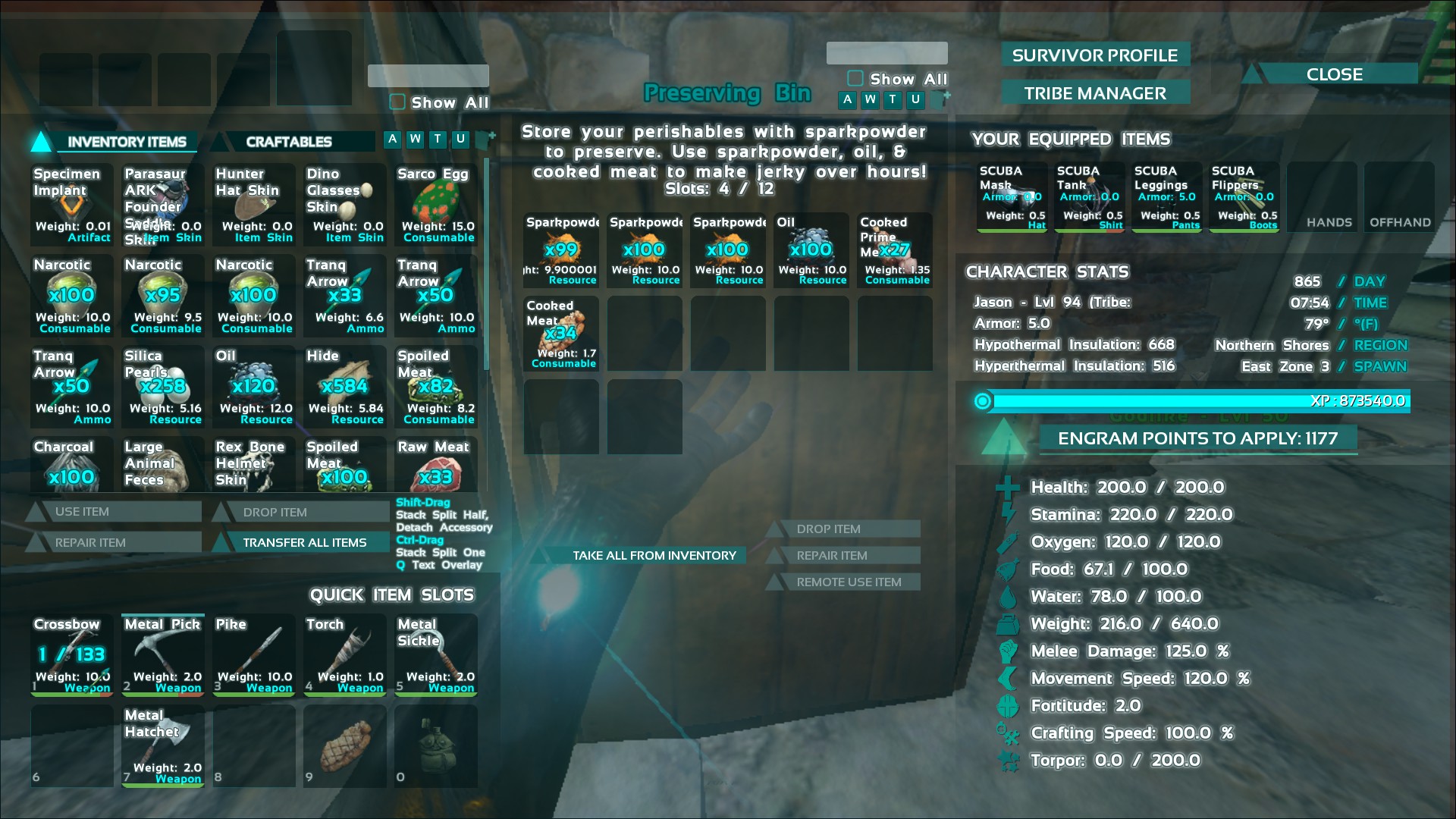The width and height of the screenshot is (1456, 819).
Task: Choose the Oil x100 stack in the bin
Action: (x=811, y=250)
